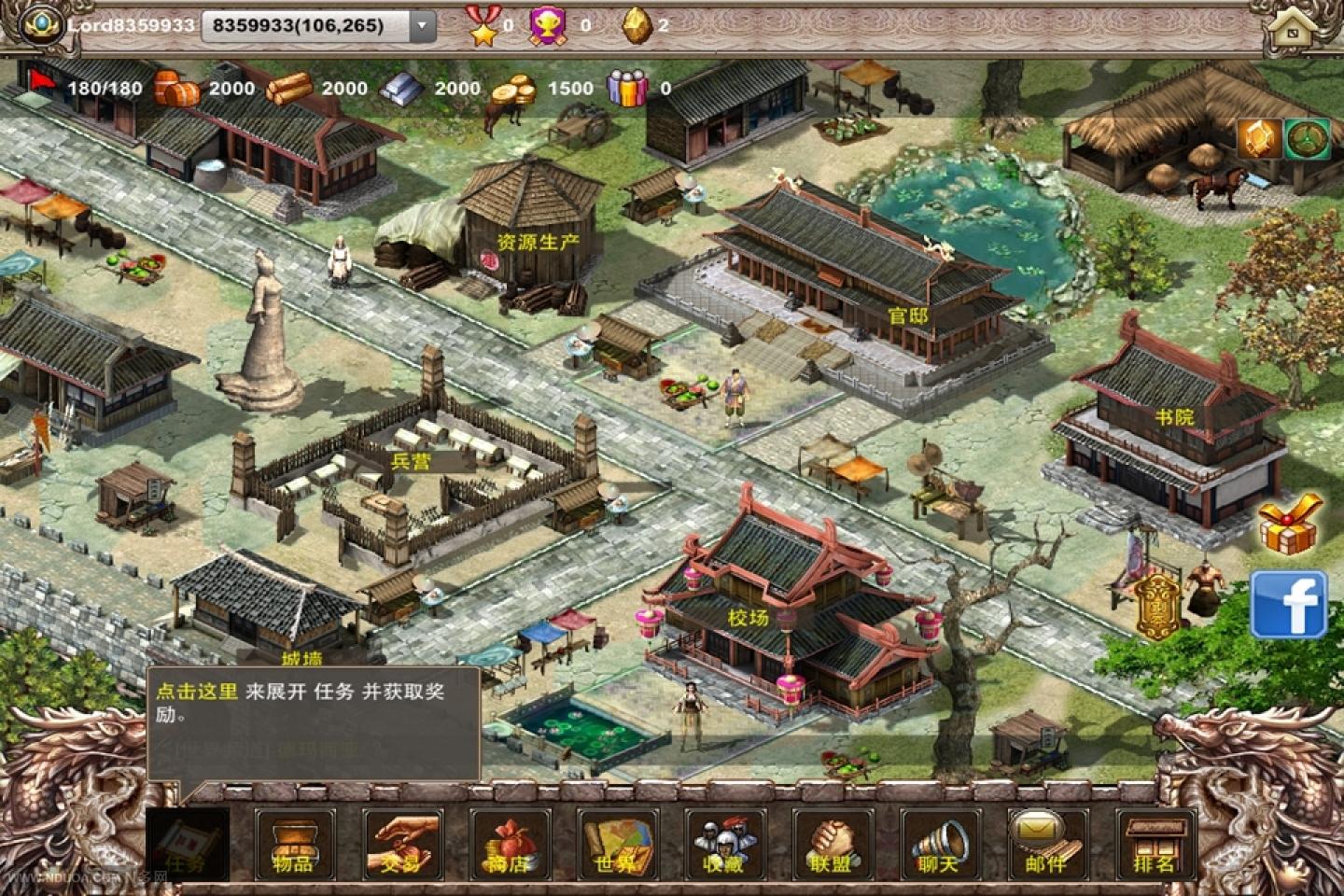
Task: Select the green round emblem icon
Action: (x=1308, y=139)
